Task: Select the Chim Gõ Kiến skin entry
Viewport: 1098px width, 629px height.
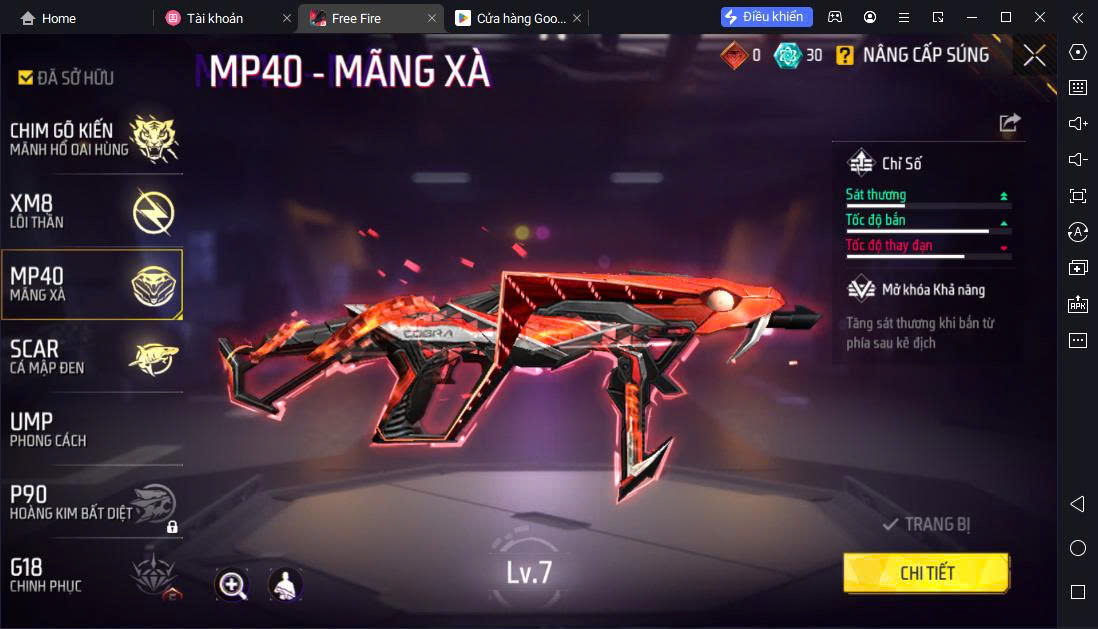Action: (92, 138)
